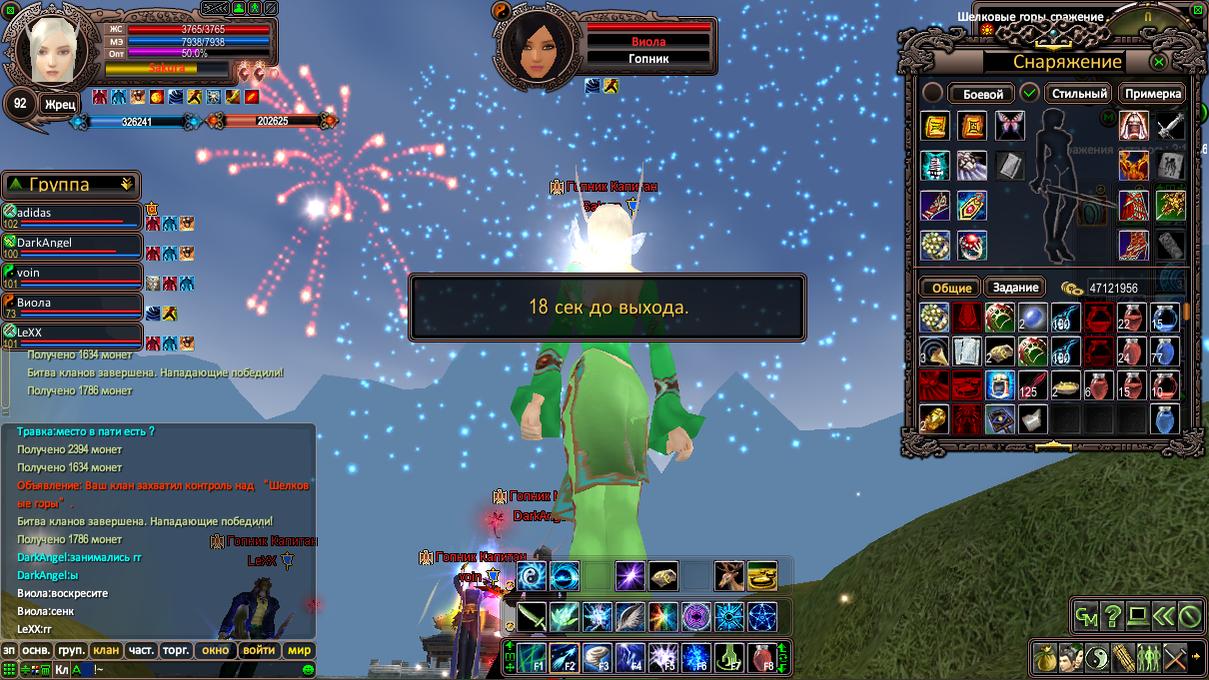1209x680 pixels.
Task: Open the GM help button
Action: tap(1086, 616)
